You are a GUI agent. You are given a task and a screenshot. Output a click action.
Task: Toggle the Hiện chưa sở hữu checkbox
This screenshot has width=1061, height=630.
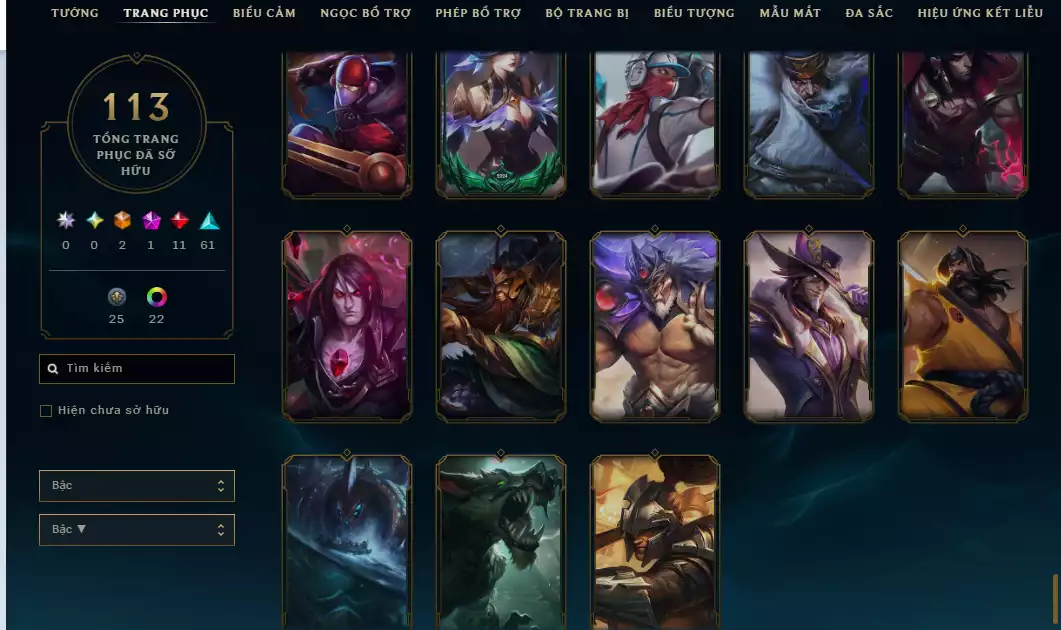point(46,411)
